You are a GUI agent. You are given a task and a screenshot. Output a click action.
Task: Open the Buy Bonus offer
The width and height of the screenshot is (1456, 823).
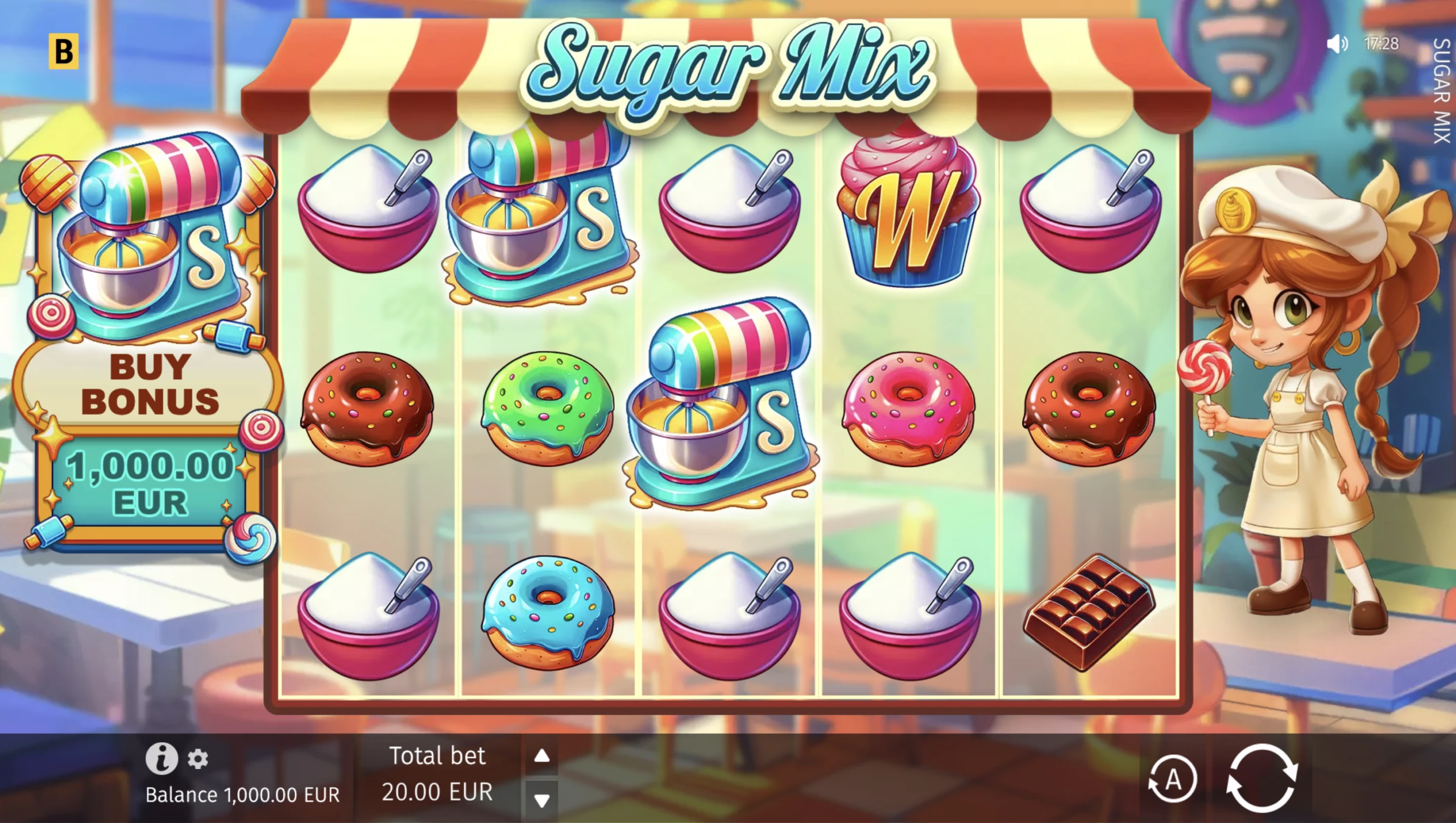pos(149,384)
